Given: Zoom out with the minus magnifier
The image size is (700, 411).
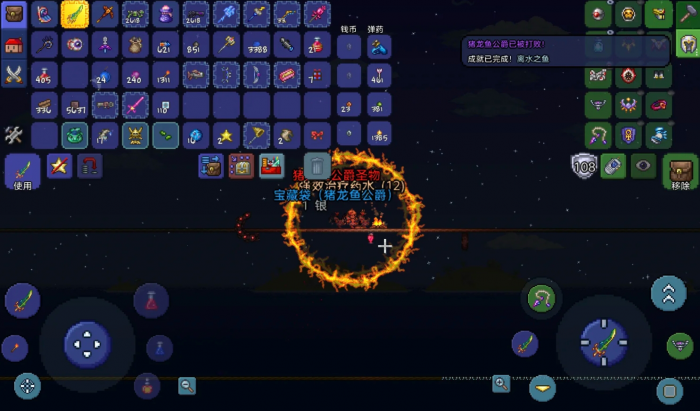Looking at the screenshot, I should pos(187,385).
